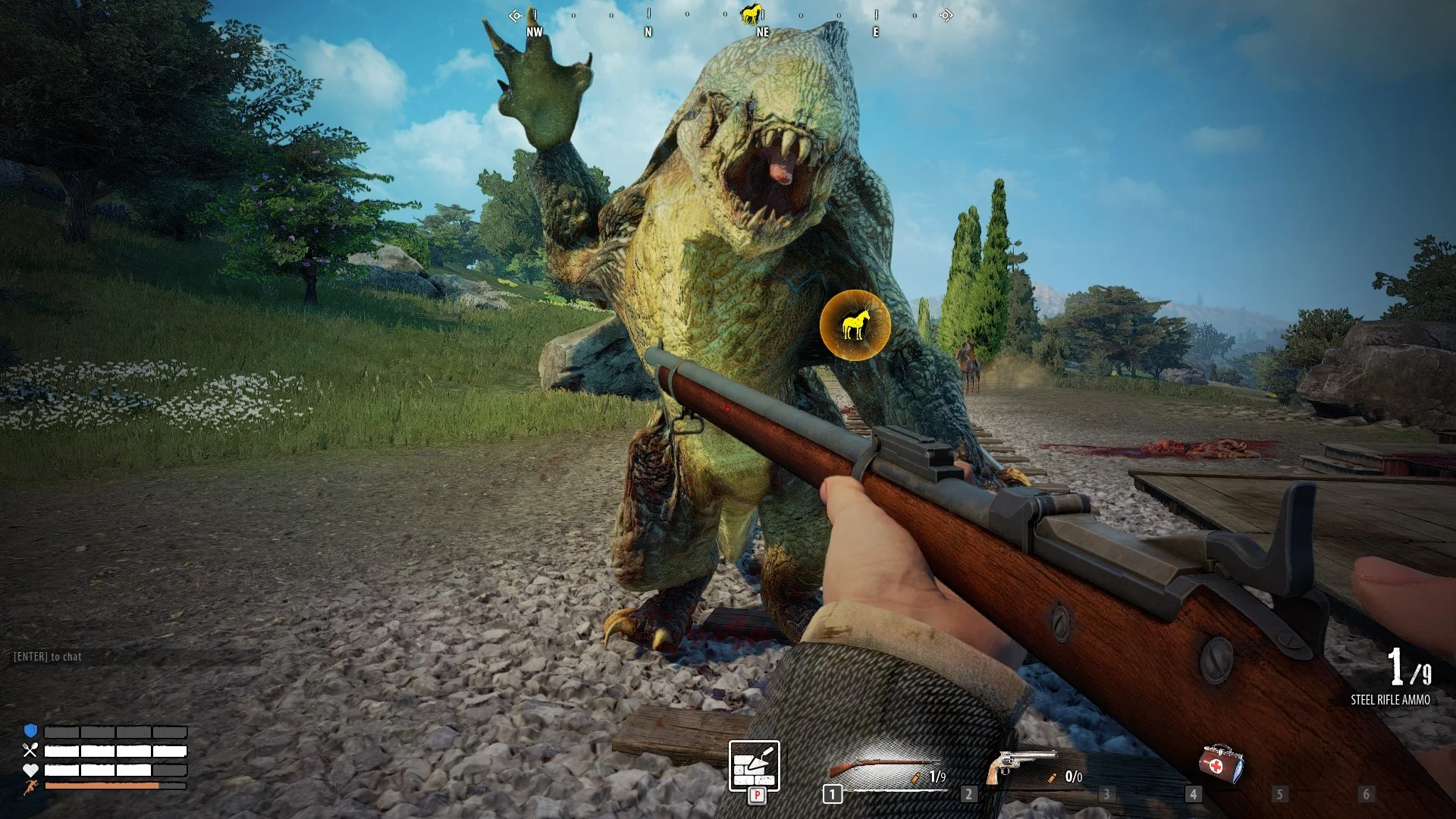The height and width of the screenshot is (819, 1456).
Task: Click the round yellow horse waypoint icon
Action: [x=855, y=325]
